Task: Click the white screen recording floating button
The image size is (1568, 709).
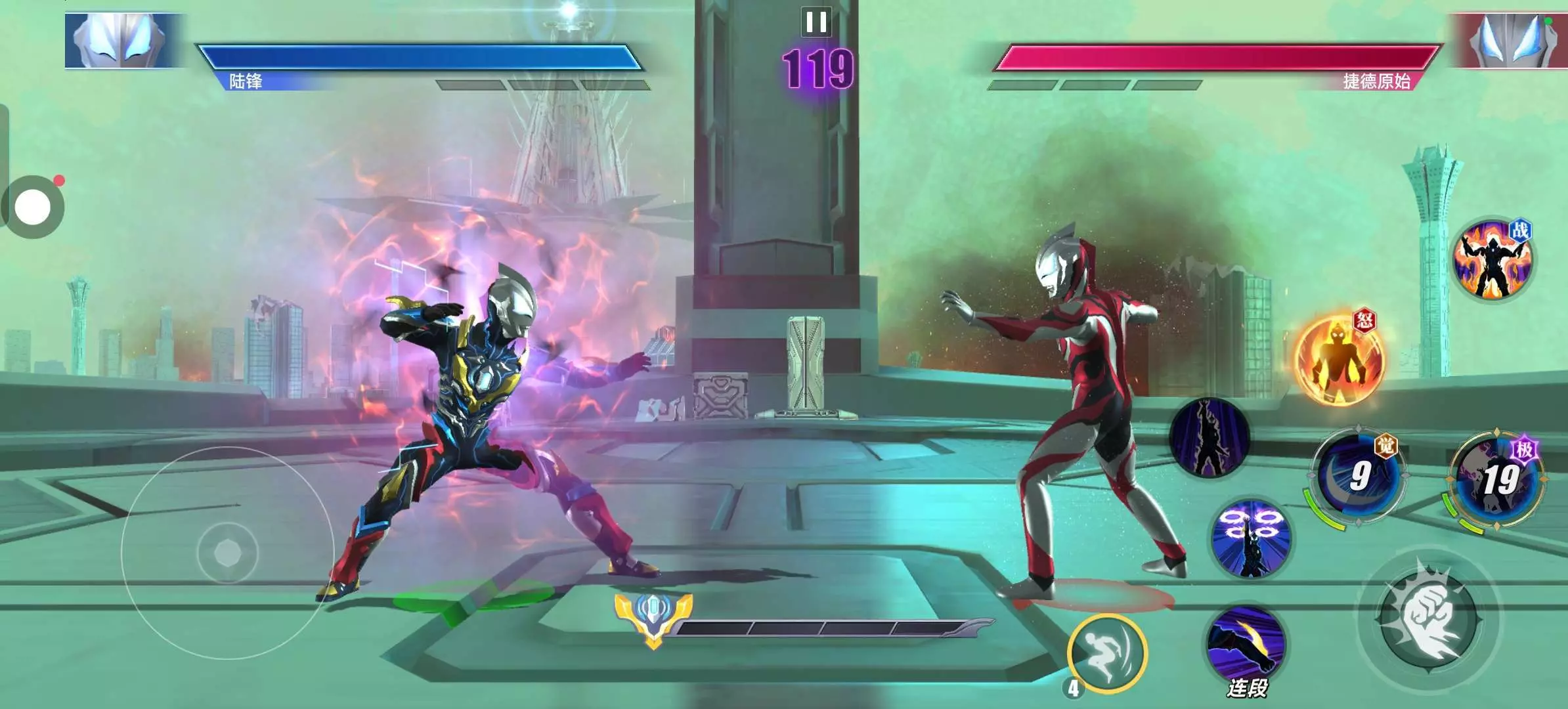Action: (x=33, y=207)
